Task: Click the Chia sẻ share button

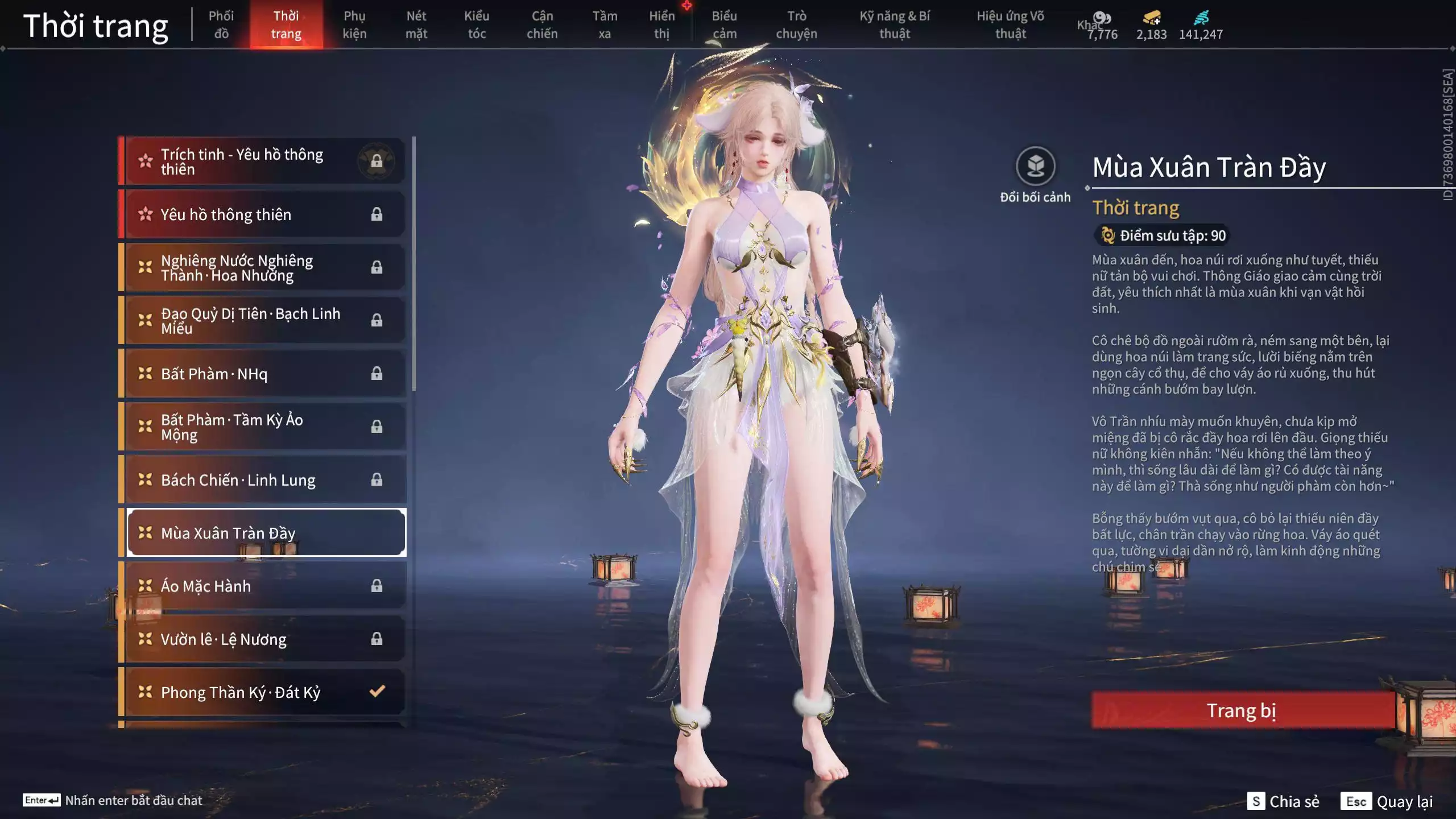Action: coord(1284,801)
